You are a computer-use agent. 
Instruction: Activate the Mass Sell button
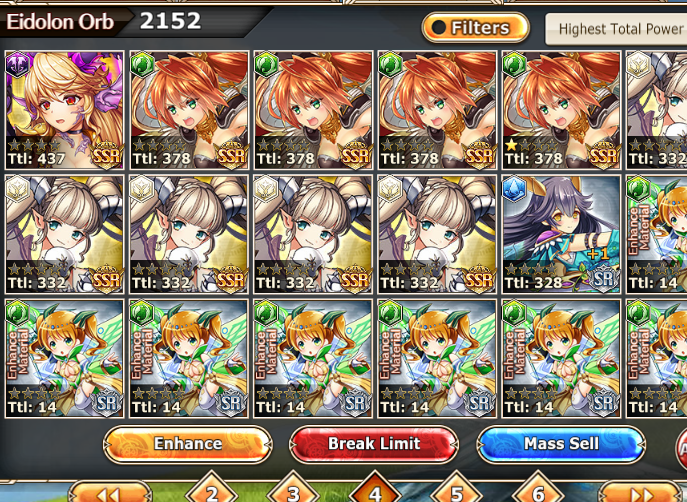pyautogui.click(x=561, y=443)
